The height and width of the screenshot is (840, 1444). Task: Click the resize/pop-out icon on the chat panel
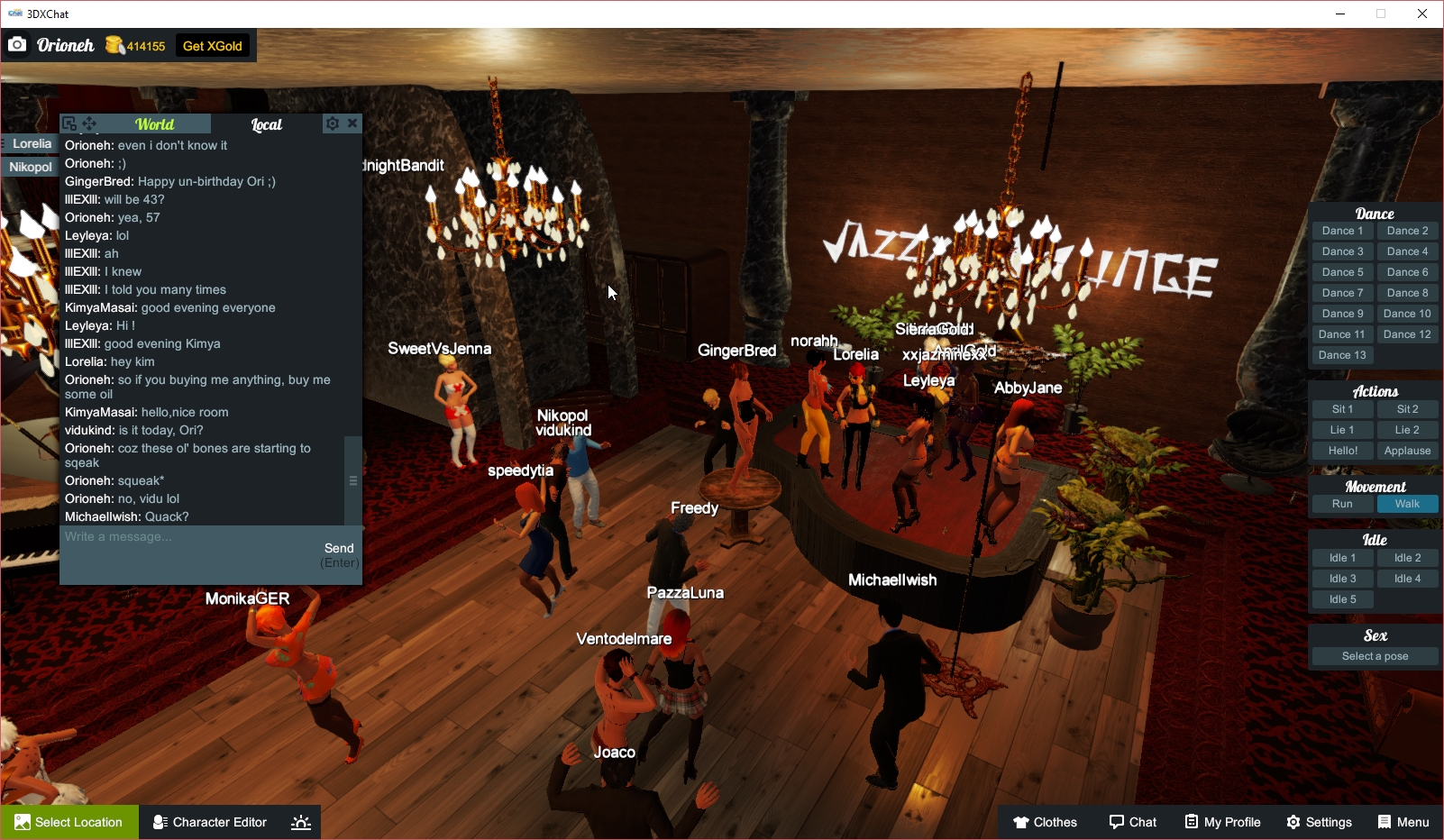[x=69, y=122]
